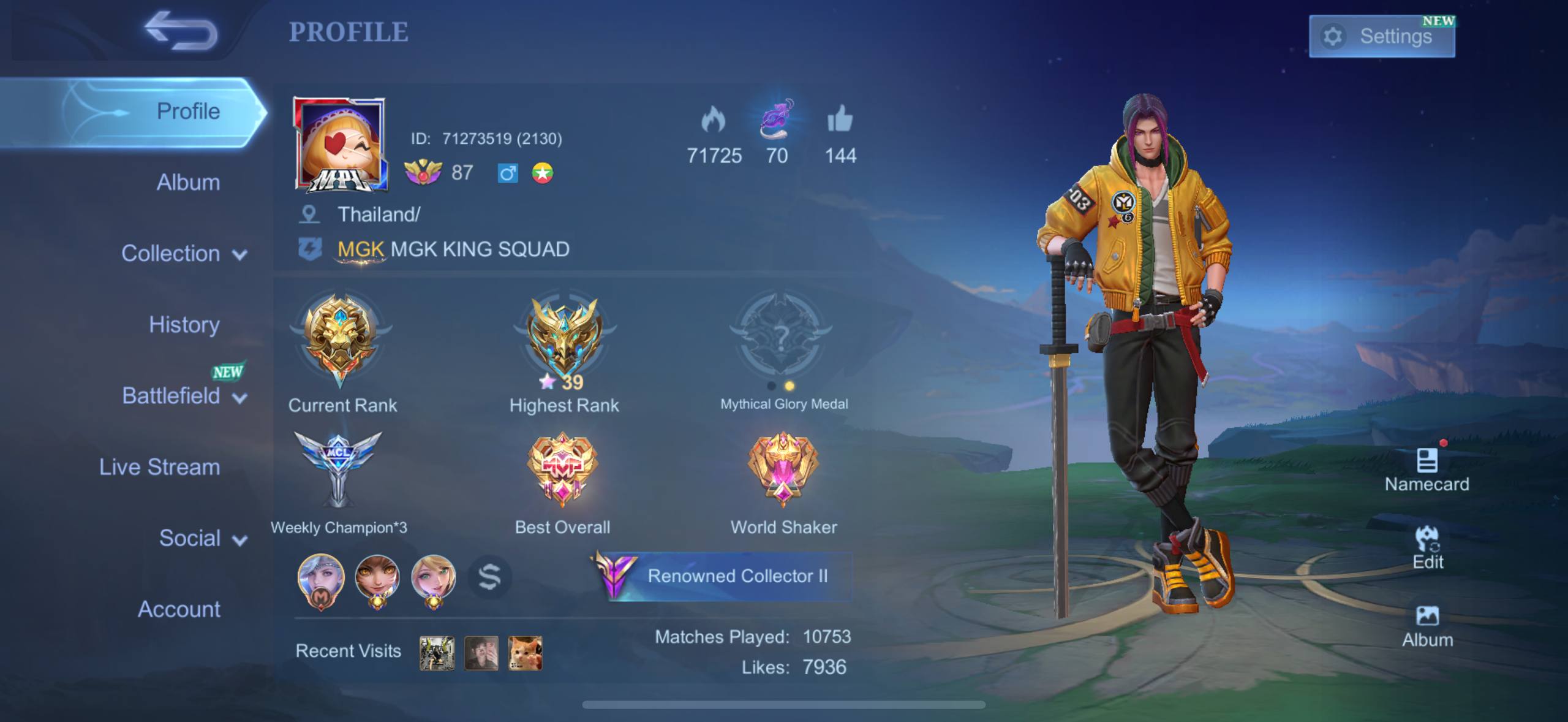Screen dimensions: 1568x722
Task: Switch to the History tab
Action: point(184,324)
